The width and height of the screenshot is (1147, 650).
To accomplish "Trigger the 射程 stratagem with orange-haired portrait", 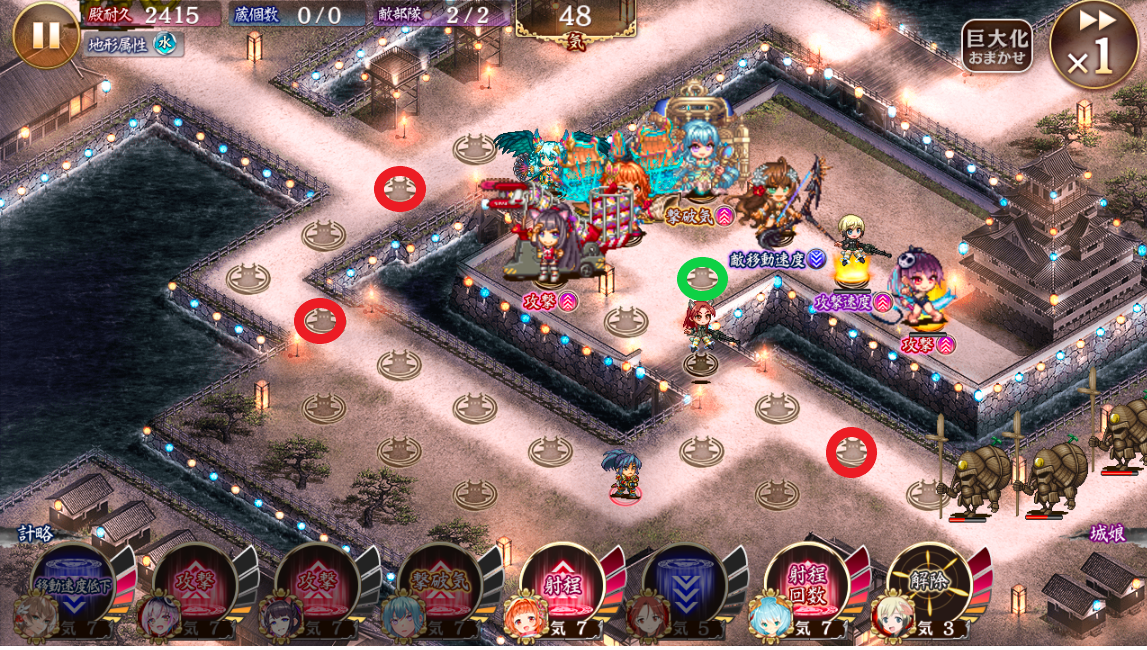I will click(x=561, y=586).
